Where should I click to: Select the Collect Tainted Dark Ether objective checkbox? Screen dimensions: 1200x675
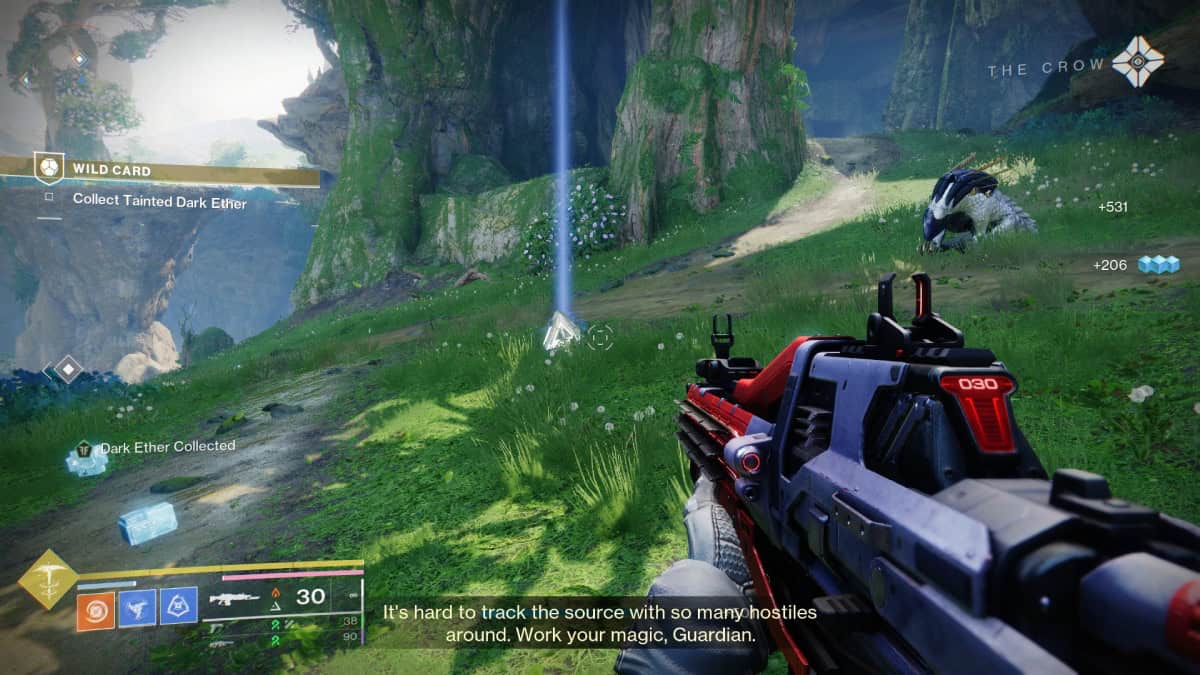(x=49, y=198)
